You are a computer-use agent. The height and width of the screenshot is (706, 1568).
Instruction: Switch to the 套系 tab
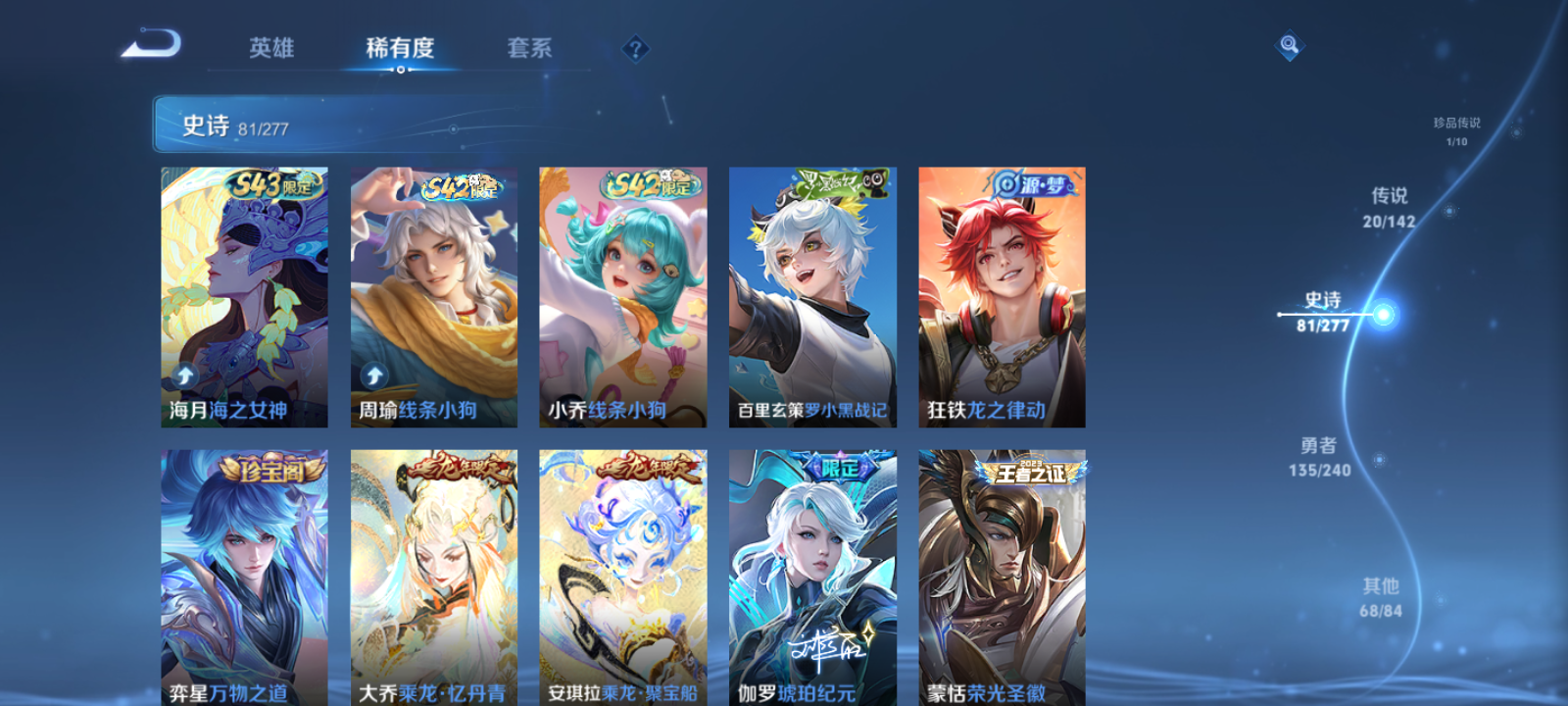(529, 47)
